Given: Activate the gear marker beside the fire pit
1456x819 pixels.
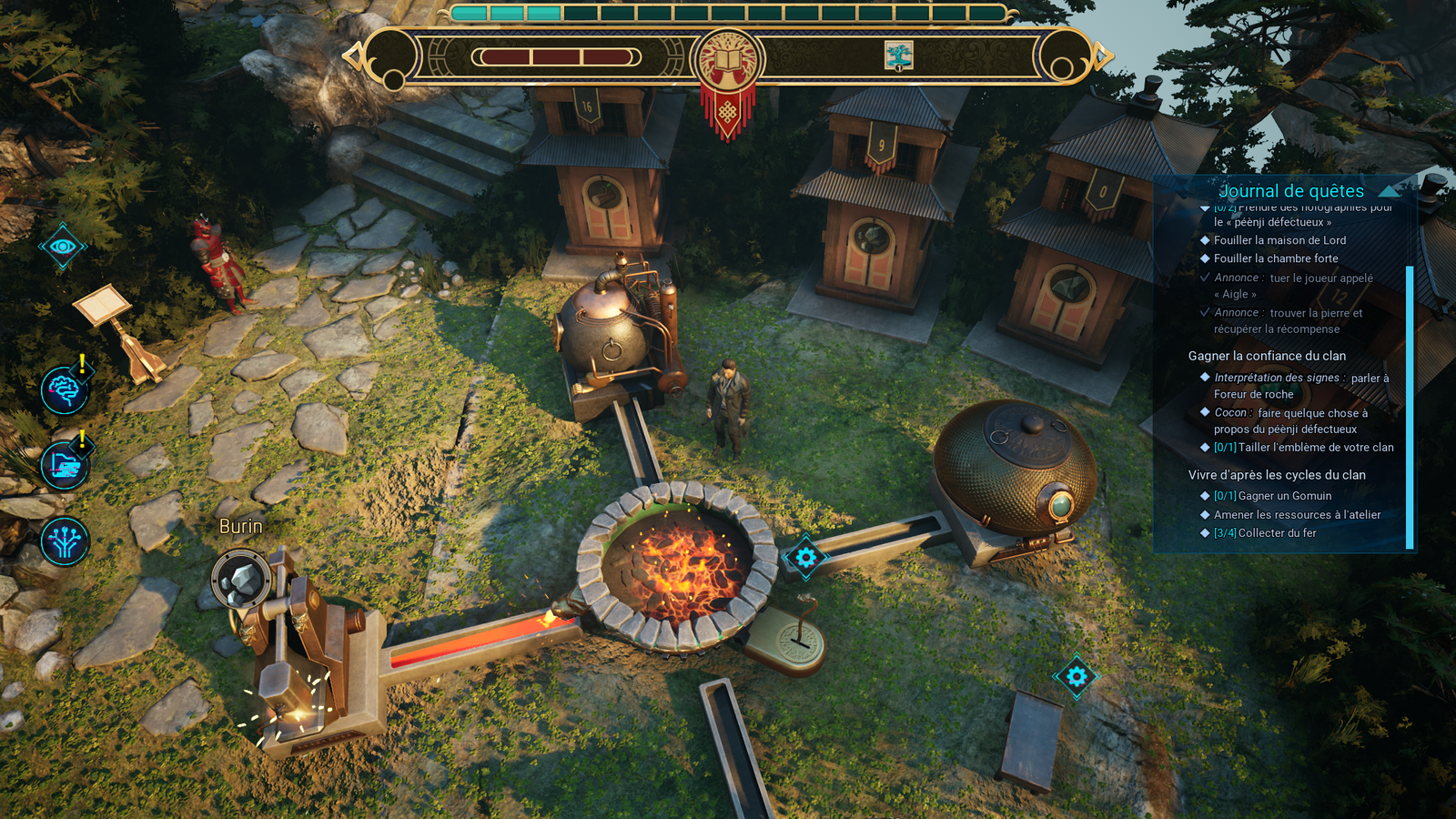Looking at the screenshot, I should point(805,557).
